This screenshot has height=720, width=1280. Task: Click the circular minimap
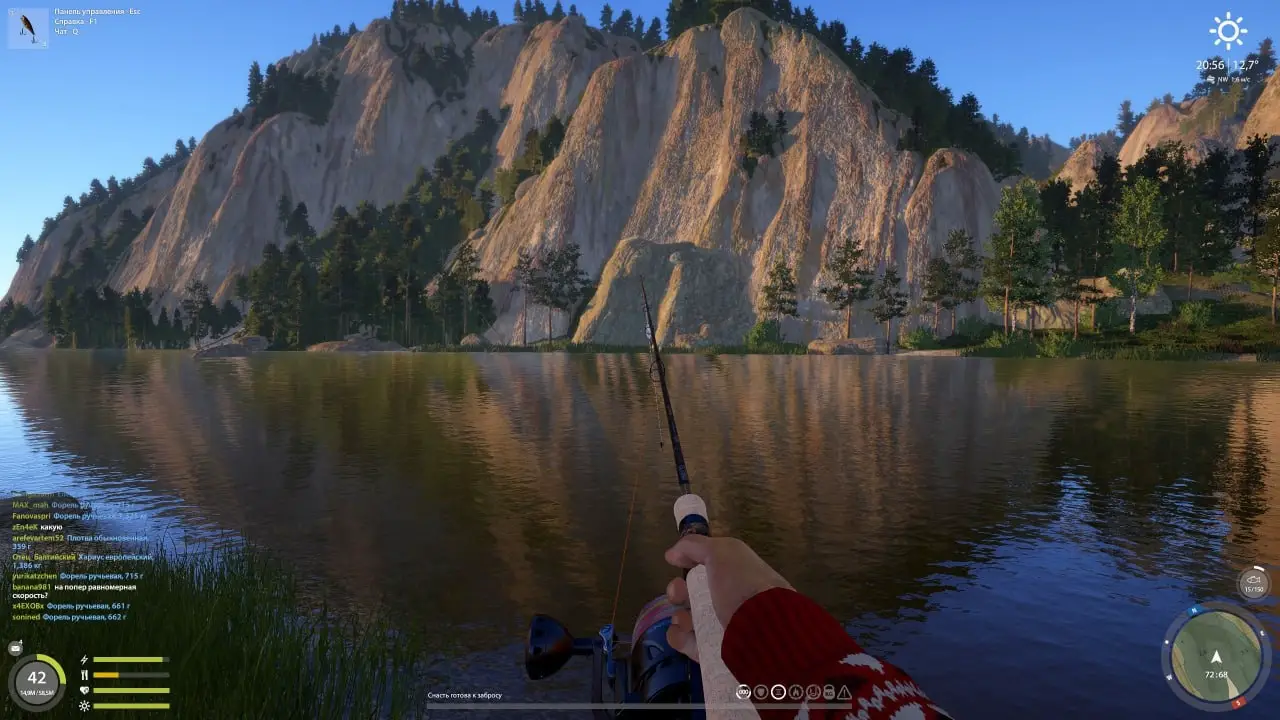pyautogui.click(x=1215, y=657)
